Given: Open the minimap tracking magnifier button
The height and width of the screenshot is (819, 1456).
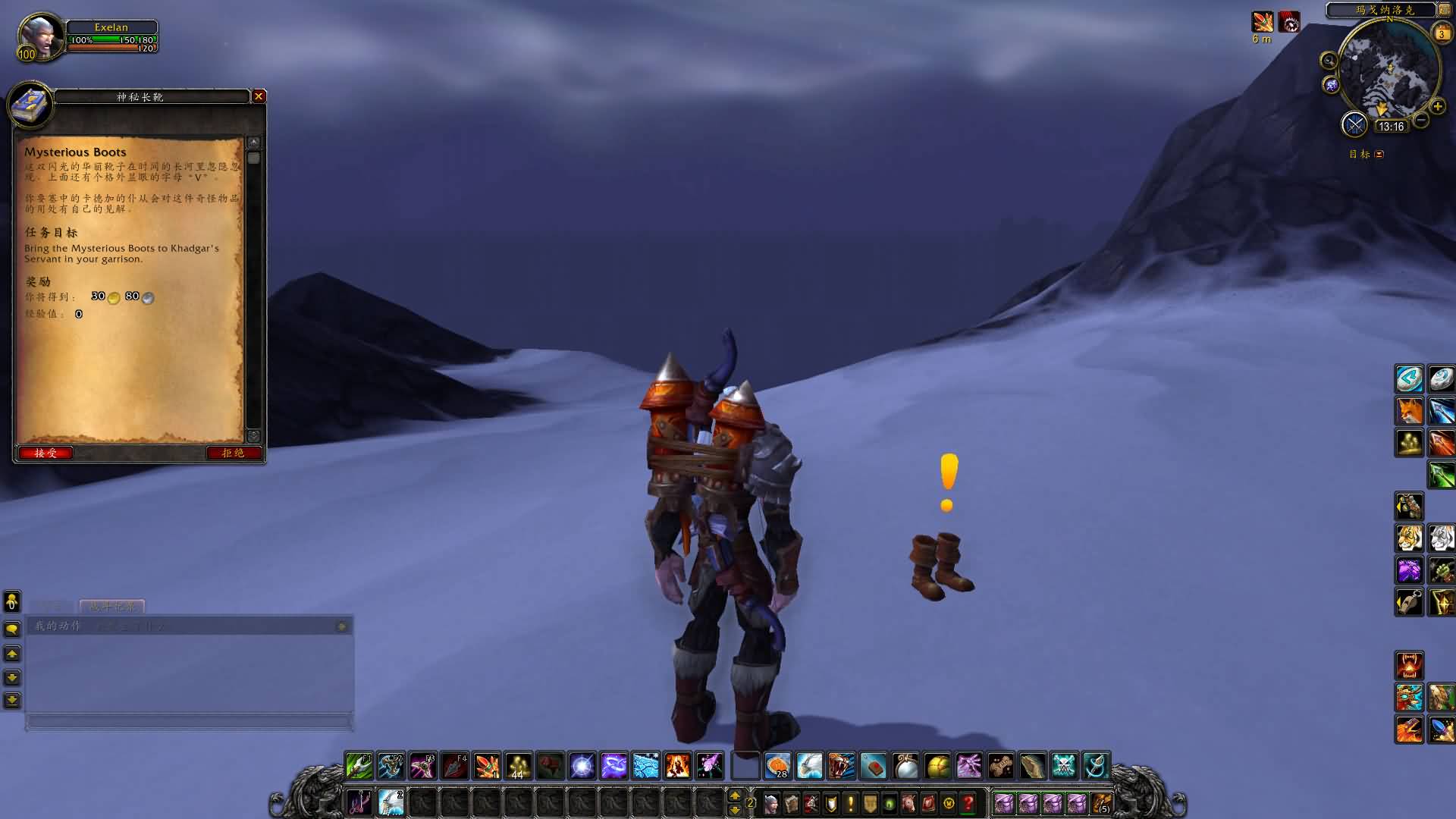Looking at the screenshot, I should [1329, 61].
